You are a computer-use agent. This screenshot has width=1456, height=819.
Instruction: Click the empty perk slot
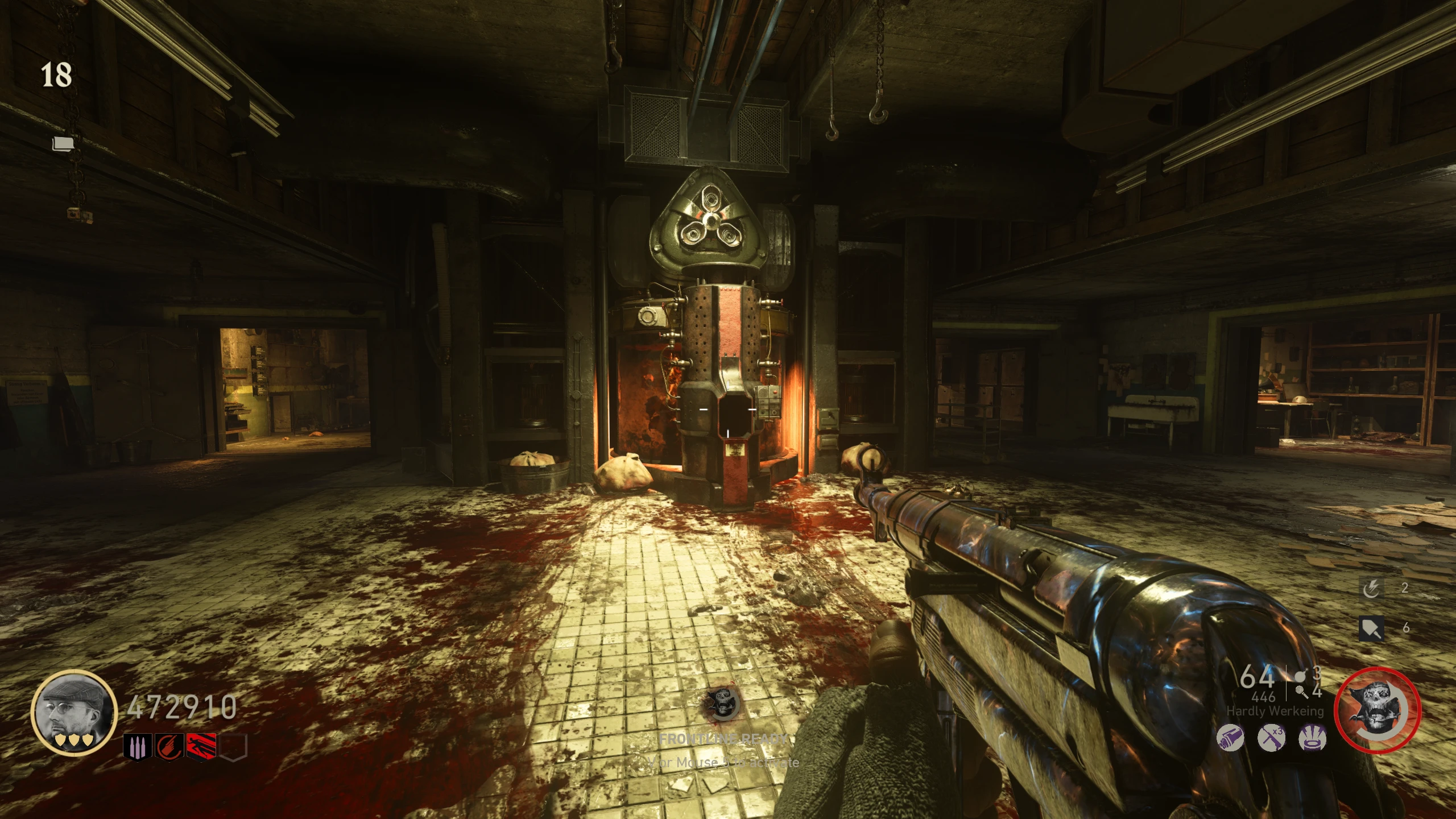pyautogui.click(x=233, y=747)
